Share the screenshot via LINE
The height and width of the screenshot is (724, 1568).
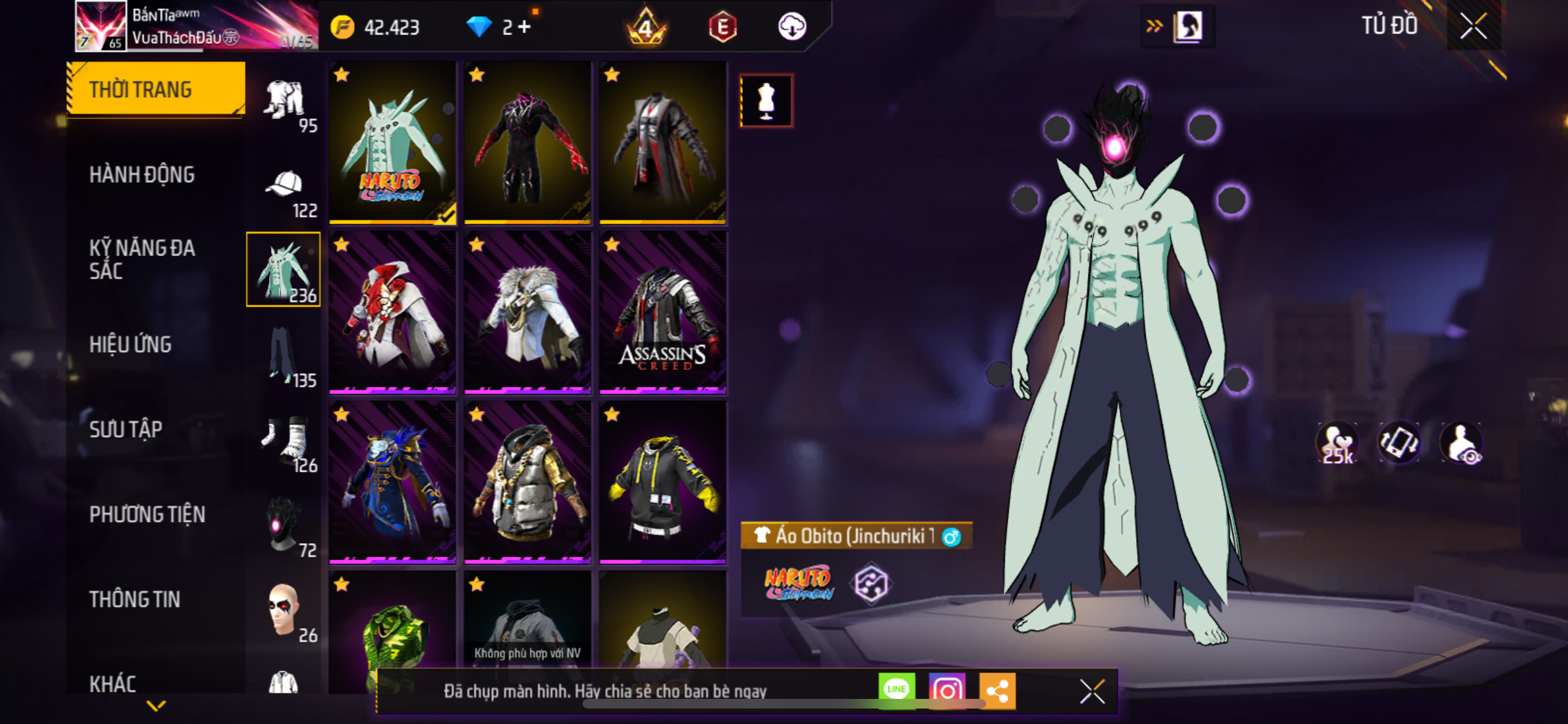(897, 691)
